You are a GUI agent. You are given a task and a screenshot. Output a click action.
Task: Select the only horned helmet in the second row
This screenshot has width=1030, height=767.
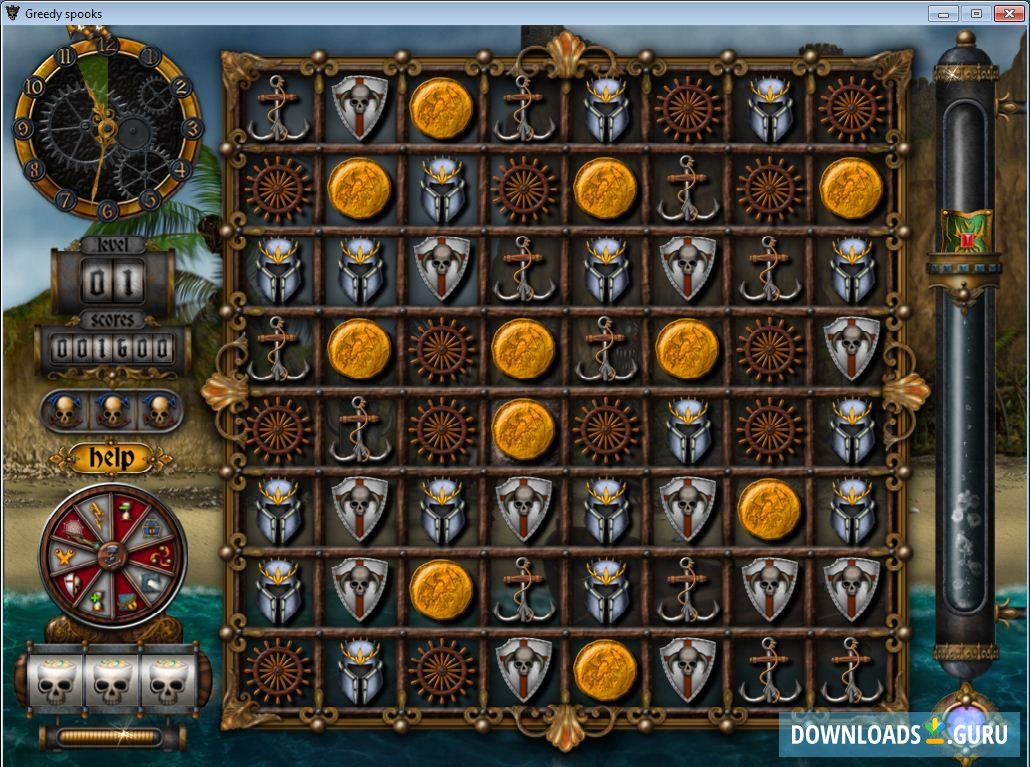tap(441, 188)
